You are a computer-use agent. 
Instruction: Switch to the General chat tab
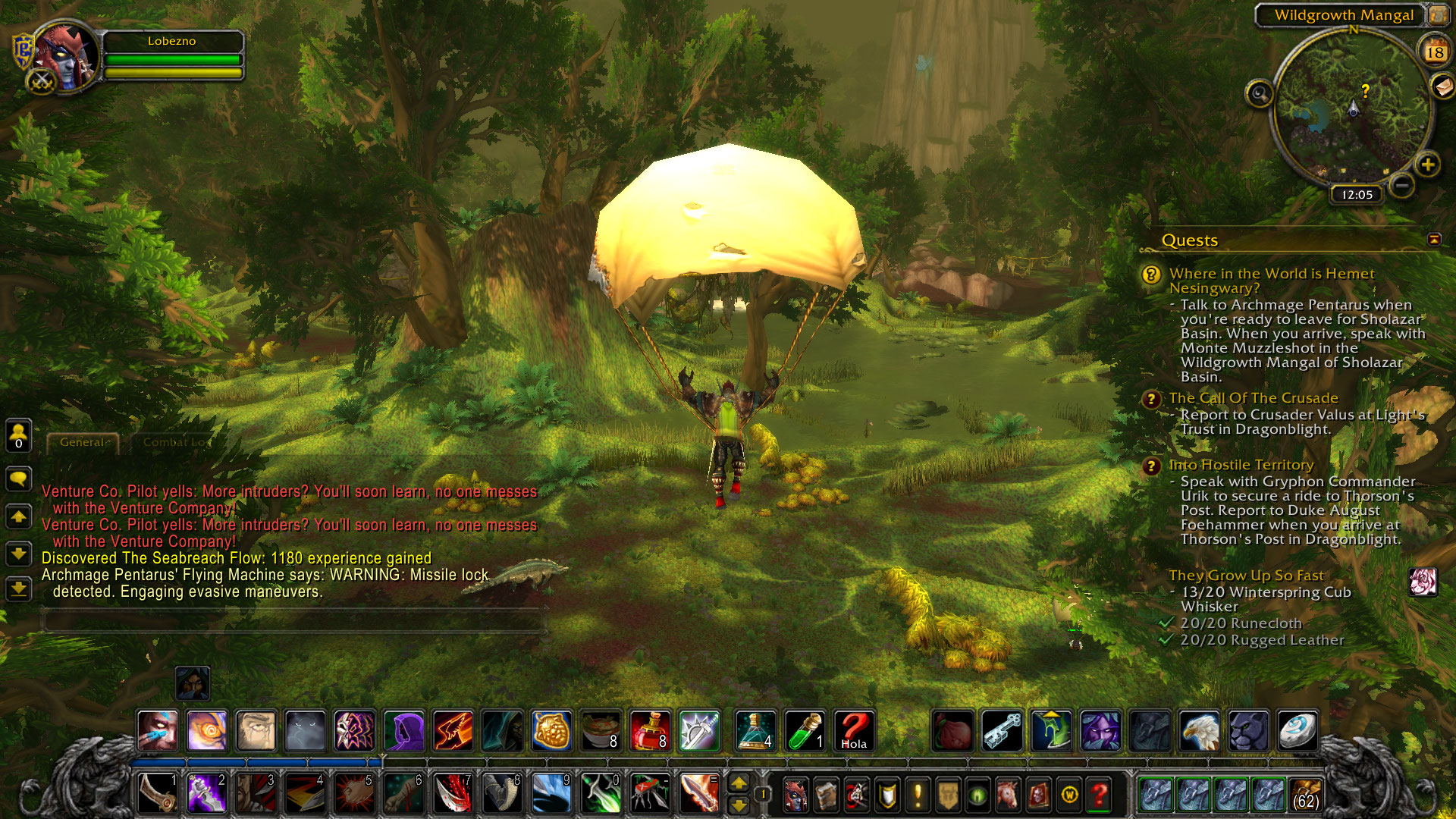tap(83, 442)
